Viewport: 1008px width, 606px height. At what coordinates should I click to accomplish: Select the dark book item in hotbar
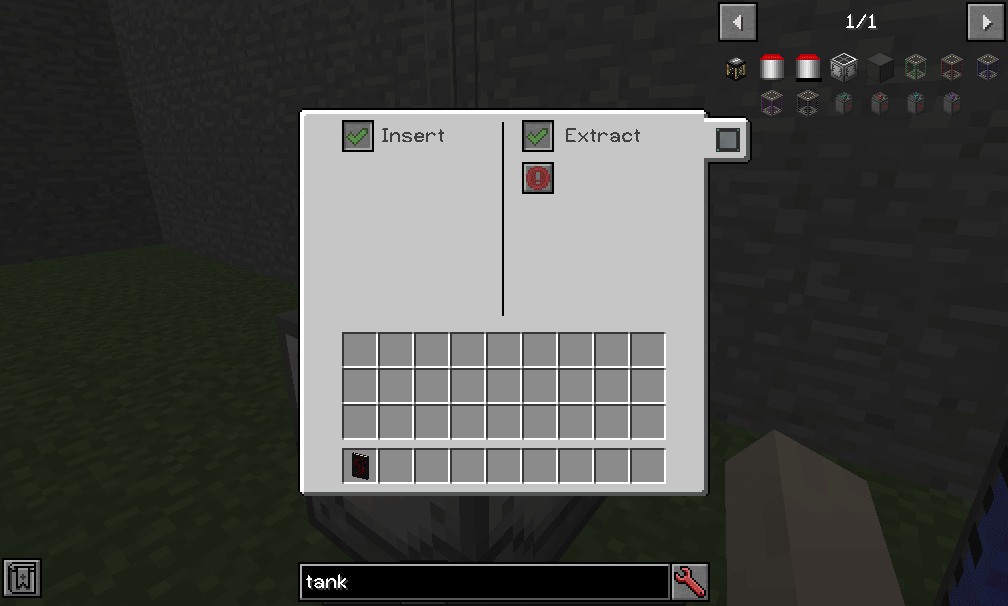[x=360, y=466]
